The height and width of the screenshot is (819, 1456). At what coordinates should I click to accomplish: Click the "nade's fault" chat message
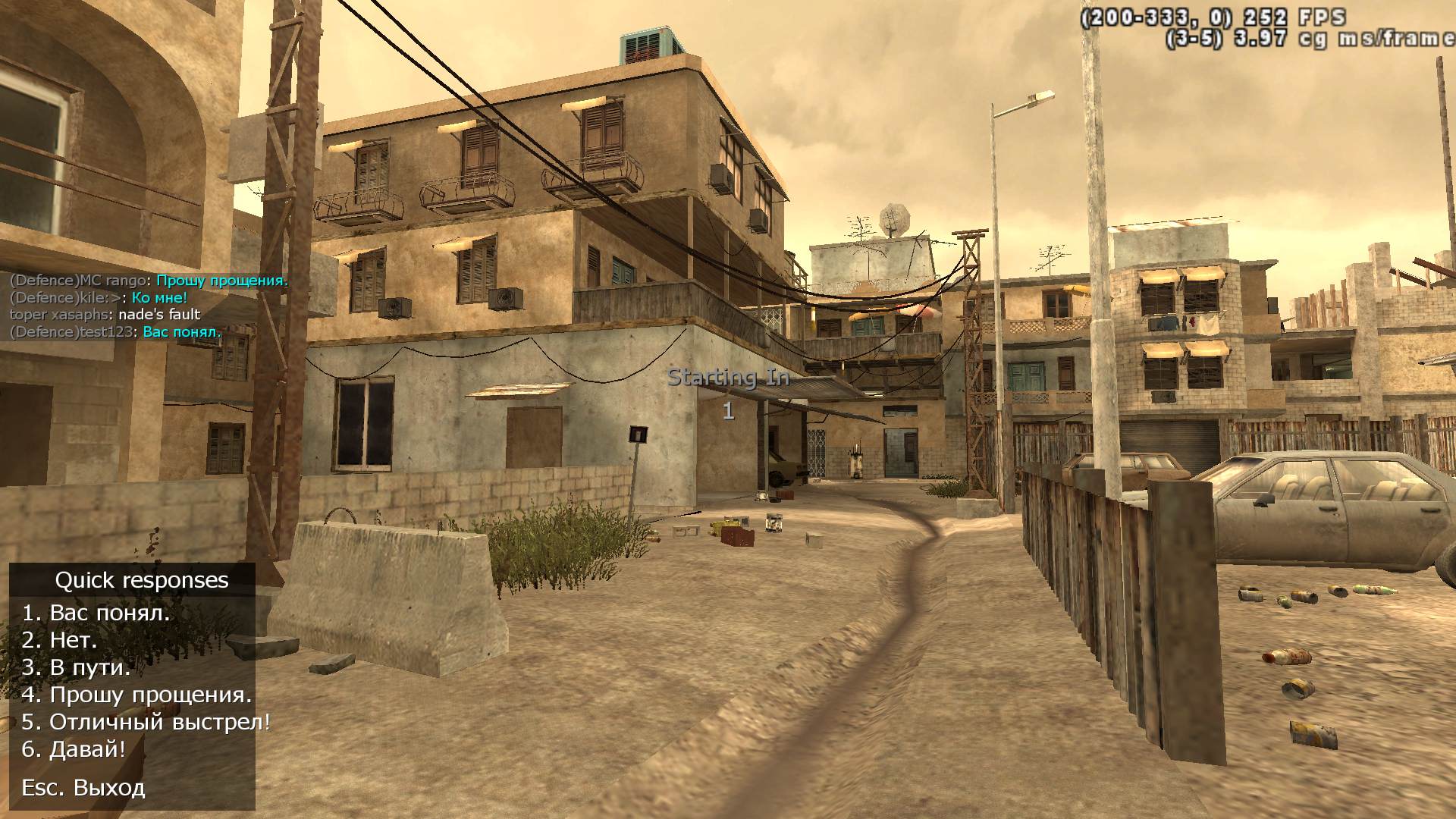159,315
